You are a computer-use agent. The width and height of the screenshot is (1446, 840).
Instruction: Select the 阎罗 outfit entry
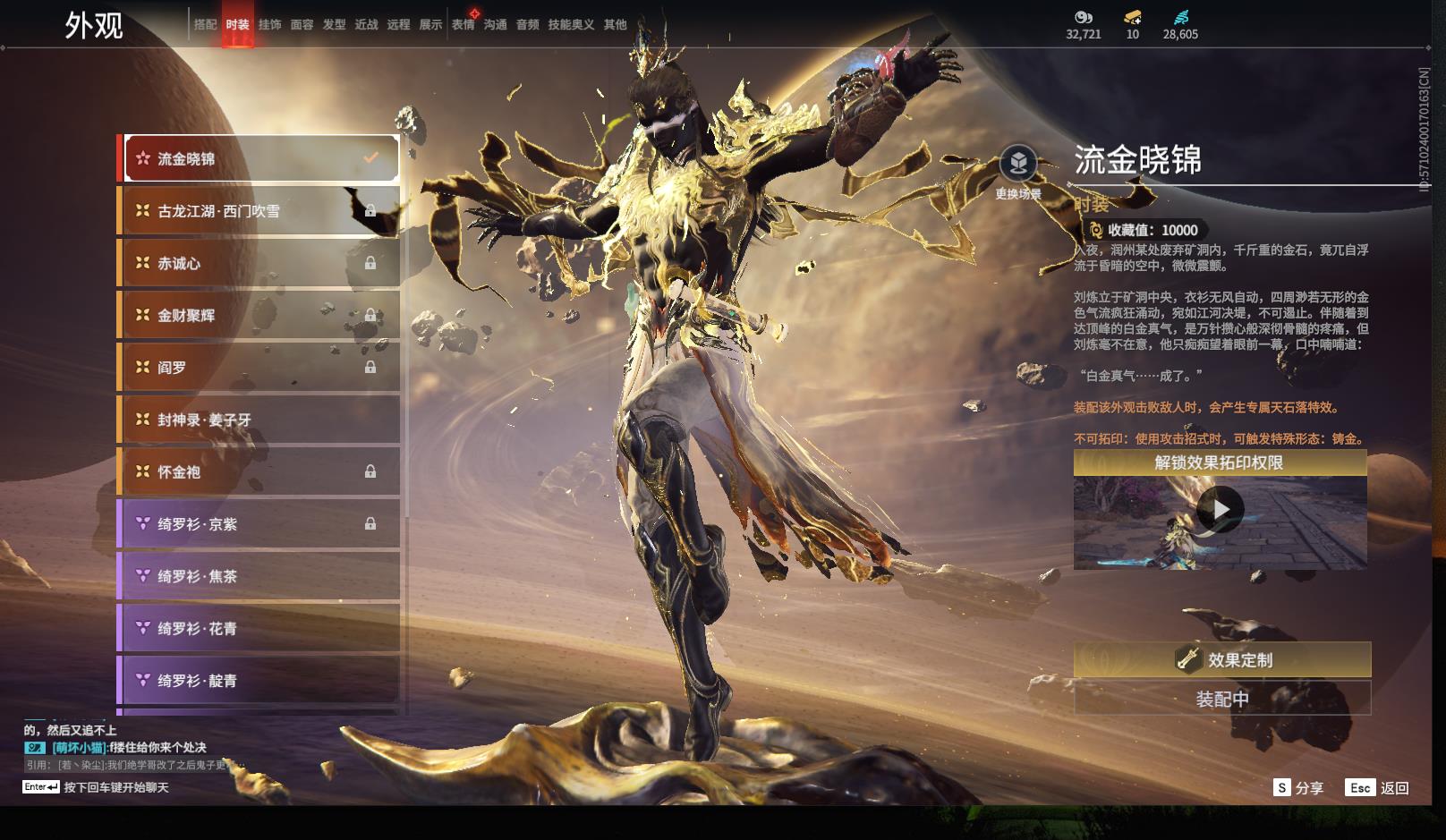259,368
